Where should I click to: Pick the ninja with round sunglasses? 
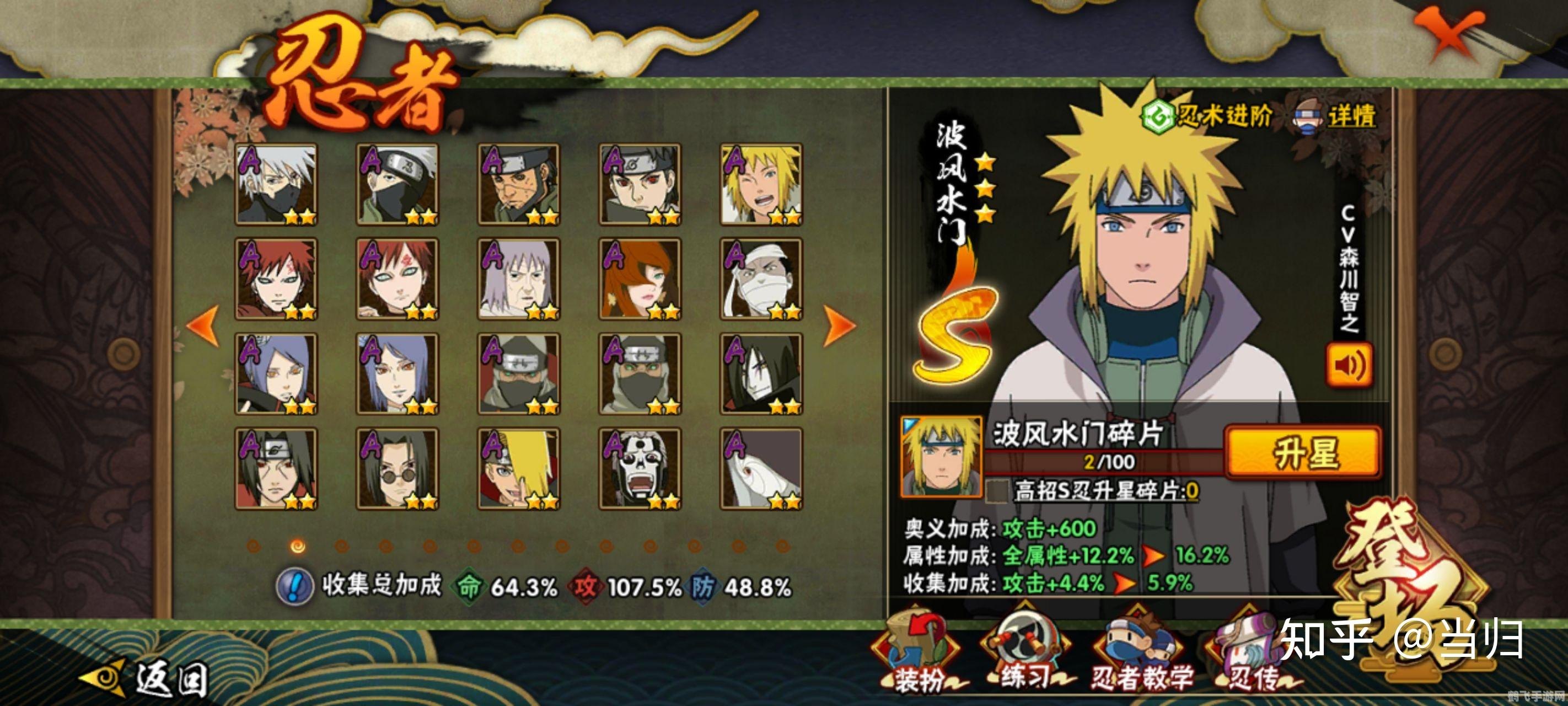coord(397,468)
